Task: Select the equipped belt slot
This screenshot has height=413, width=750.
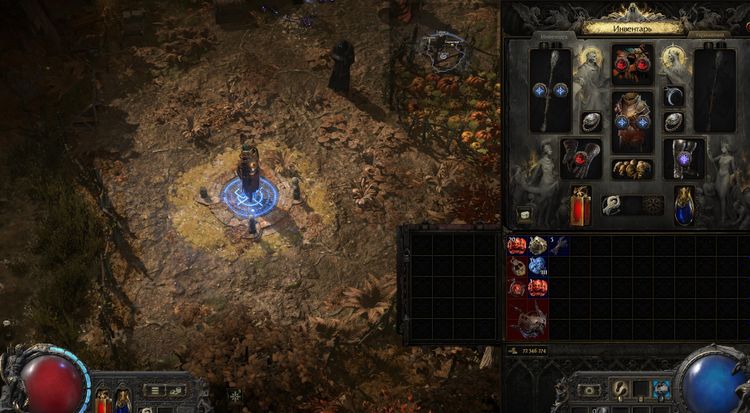Action: tap(632, 169)
